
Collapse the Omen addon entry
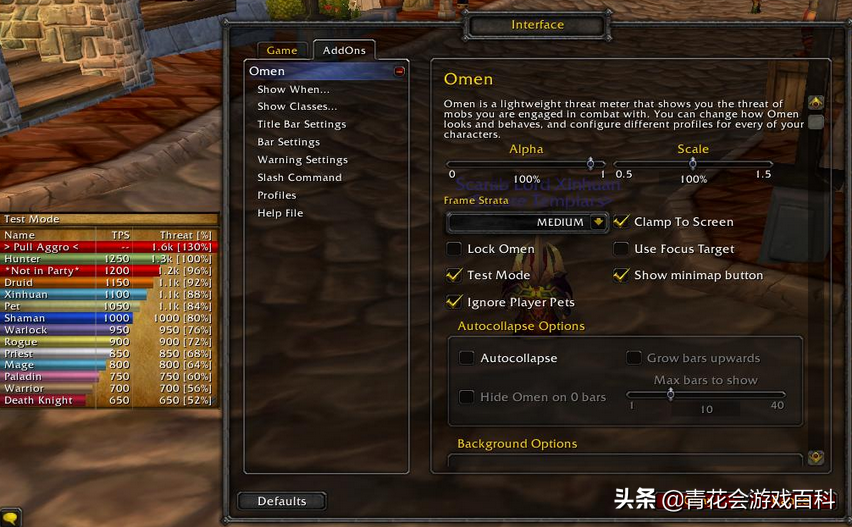[x=399, y=71]
